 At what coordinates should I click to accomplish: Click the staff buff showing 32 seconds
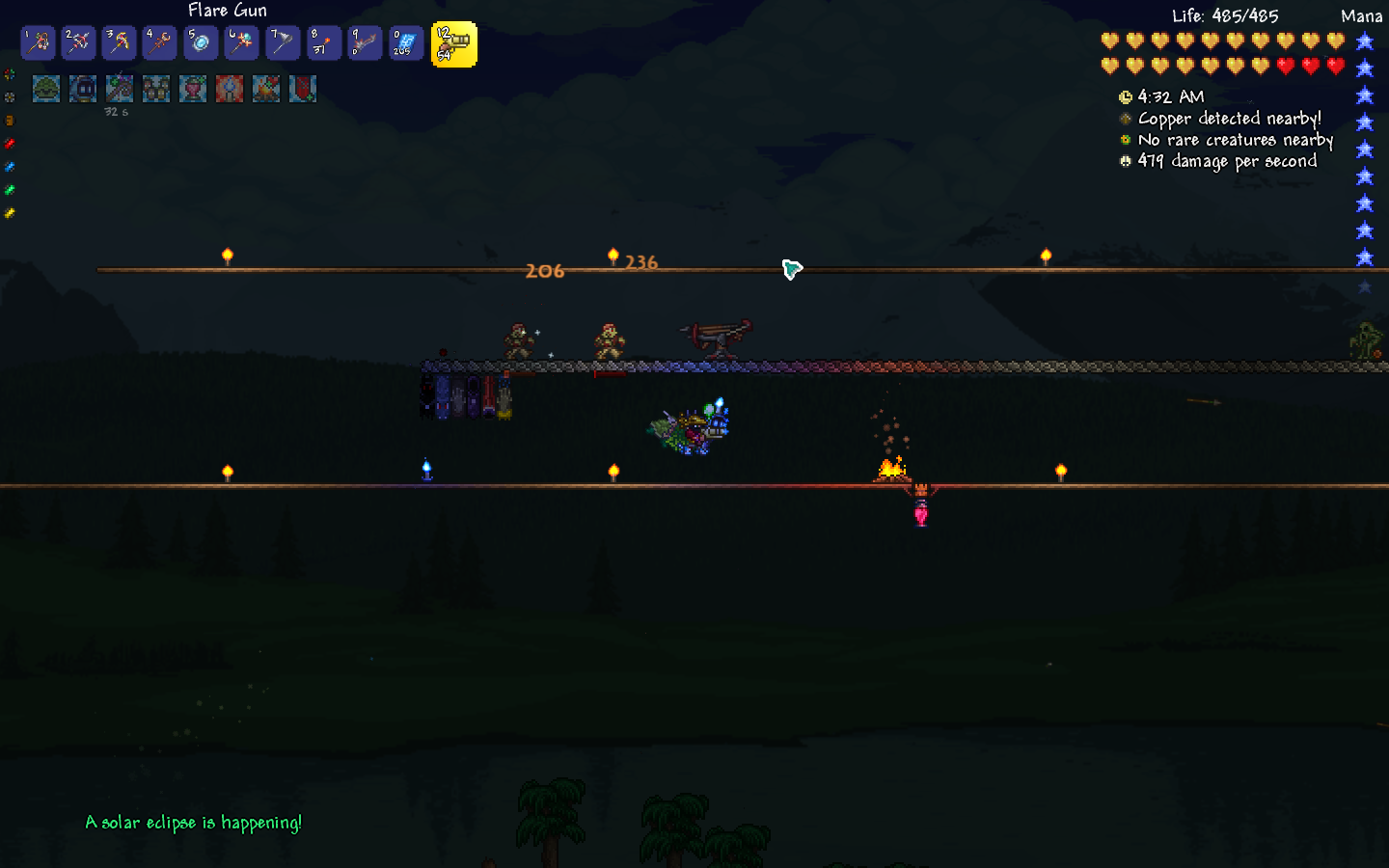coord(120,89)
